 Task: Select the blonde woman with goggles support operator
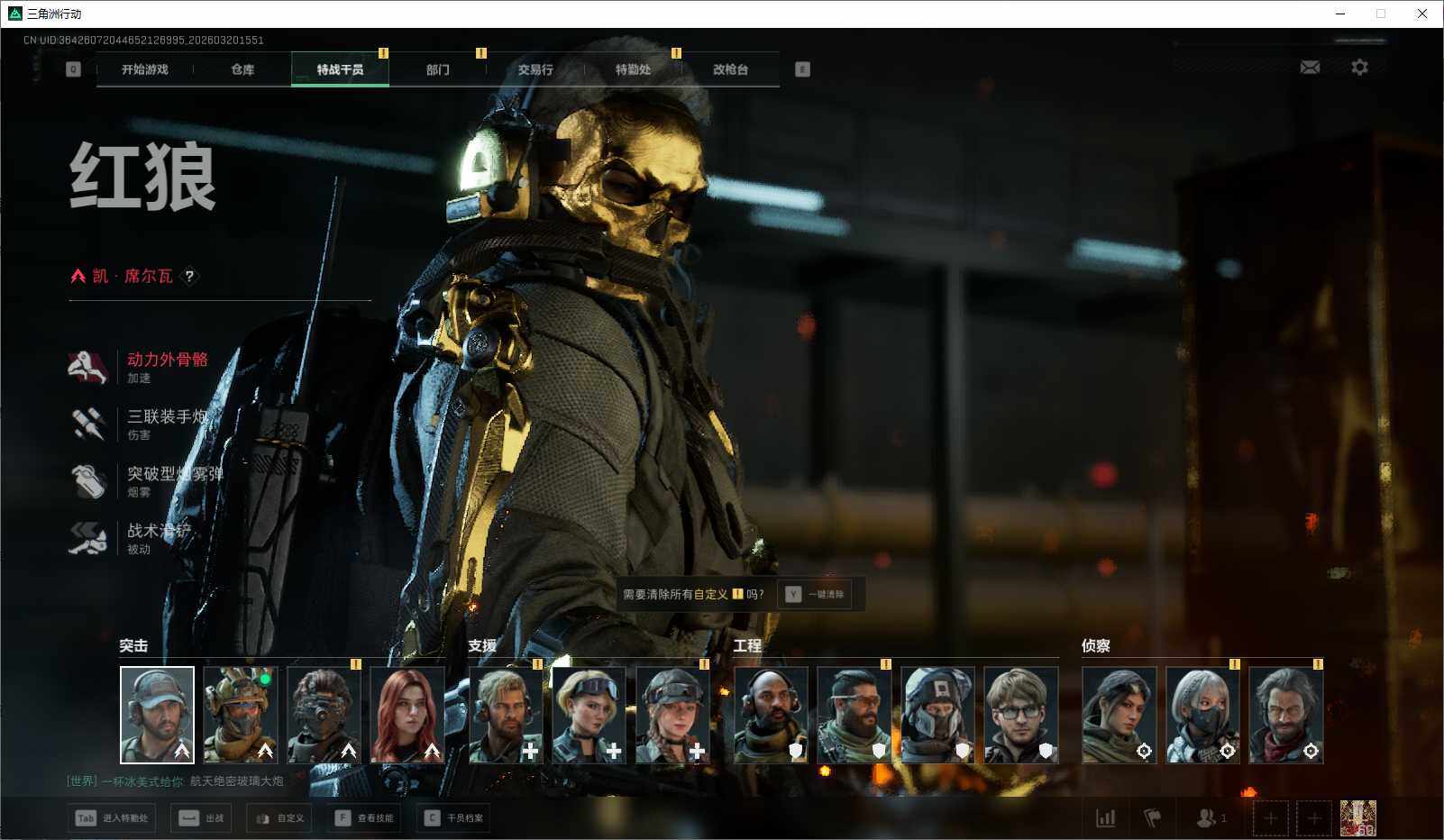click(589, 715)
